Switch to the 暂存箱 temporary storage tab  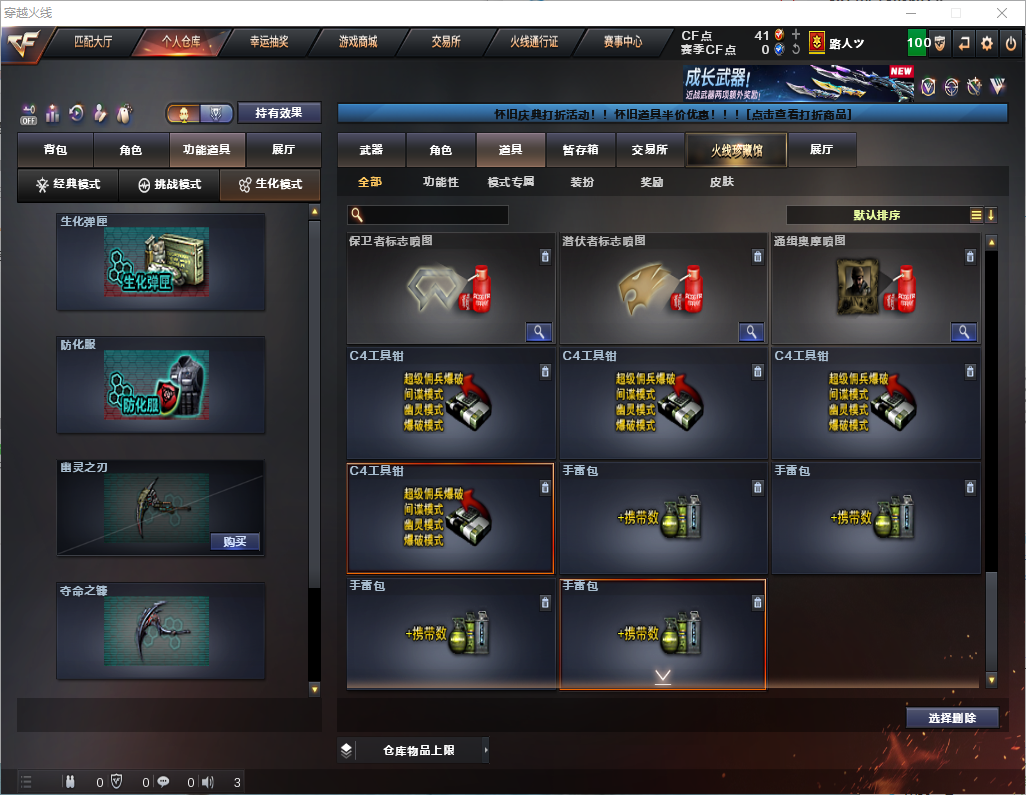pyautogui.click(x=580, y=150)
